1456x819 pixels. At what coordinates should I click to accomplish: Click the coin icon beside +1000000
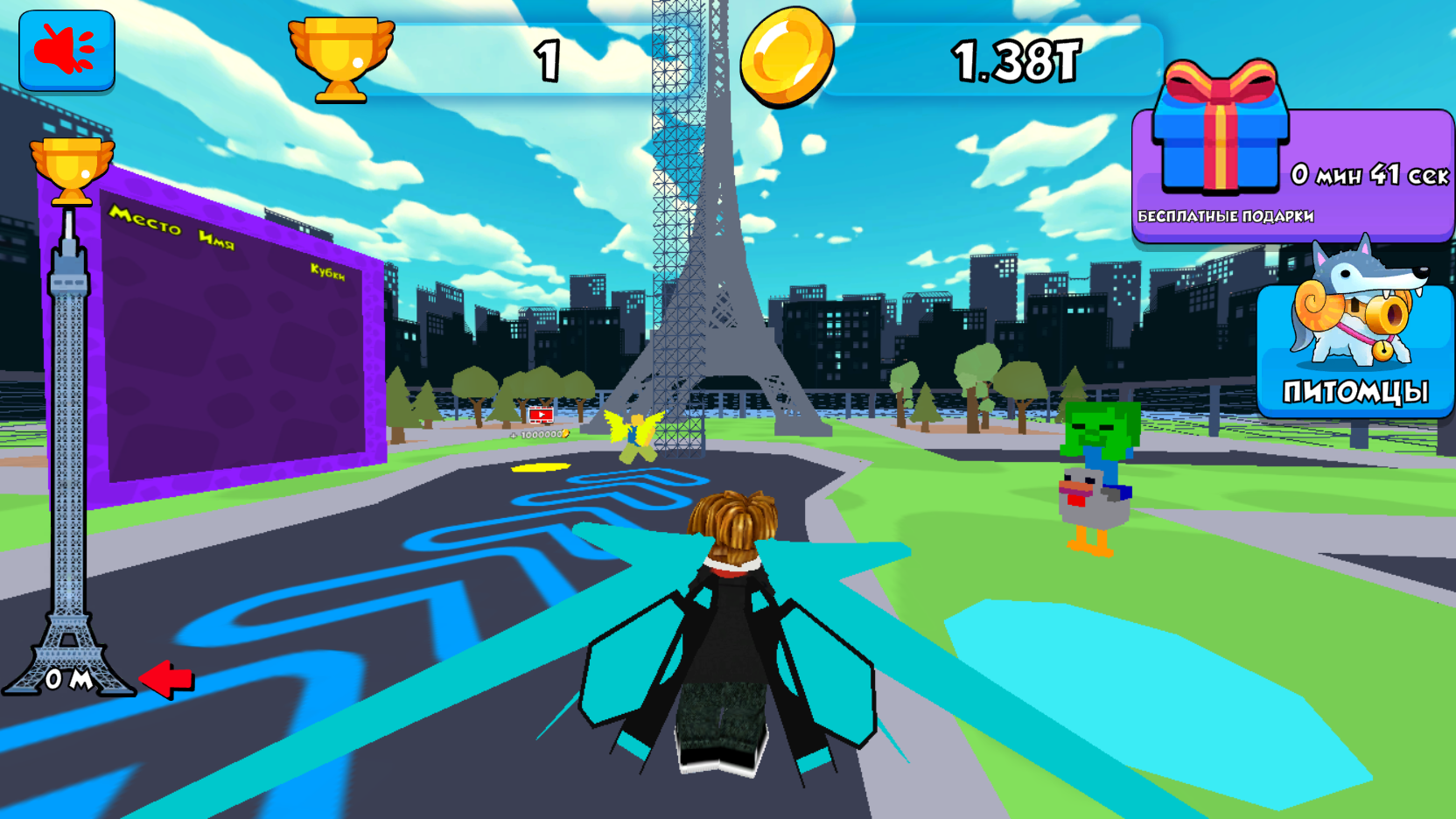click(x=563, y=432)
